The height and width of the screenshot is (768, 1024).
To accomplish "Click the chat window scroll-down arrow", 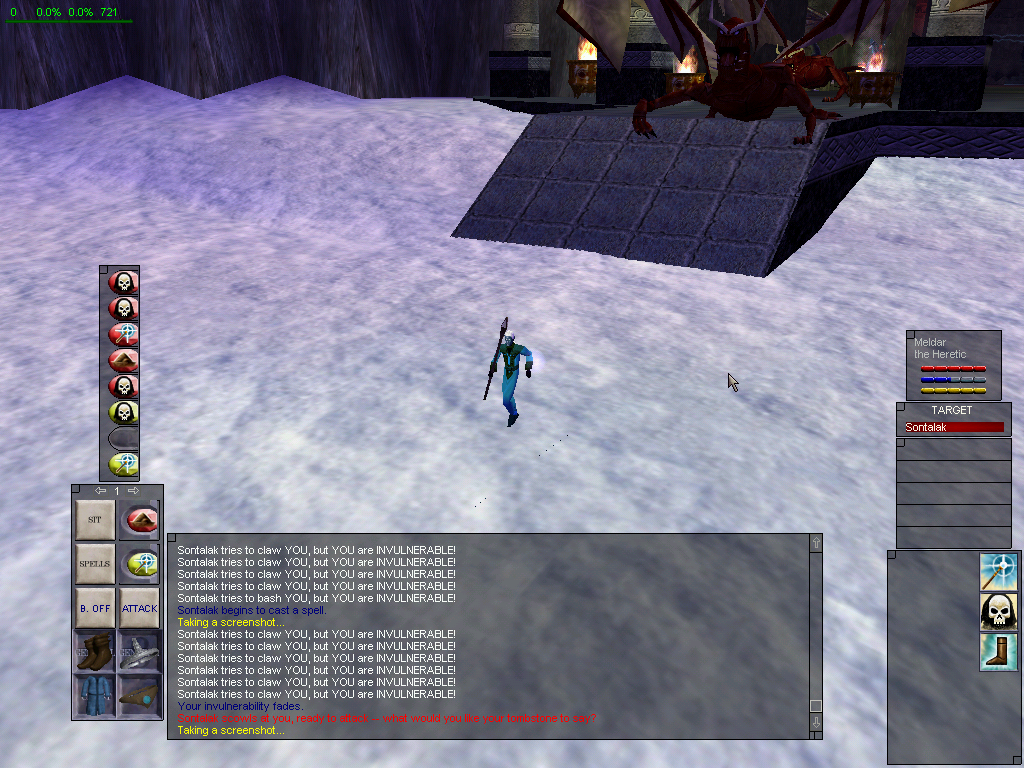I will pyautogui.click(x=816, y=723).
